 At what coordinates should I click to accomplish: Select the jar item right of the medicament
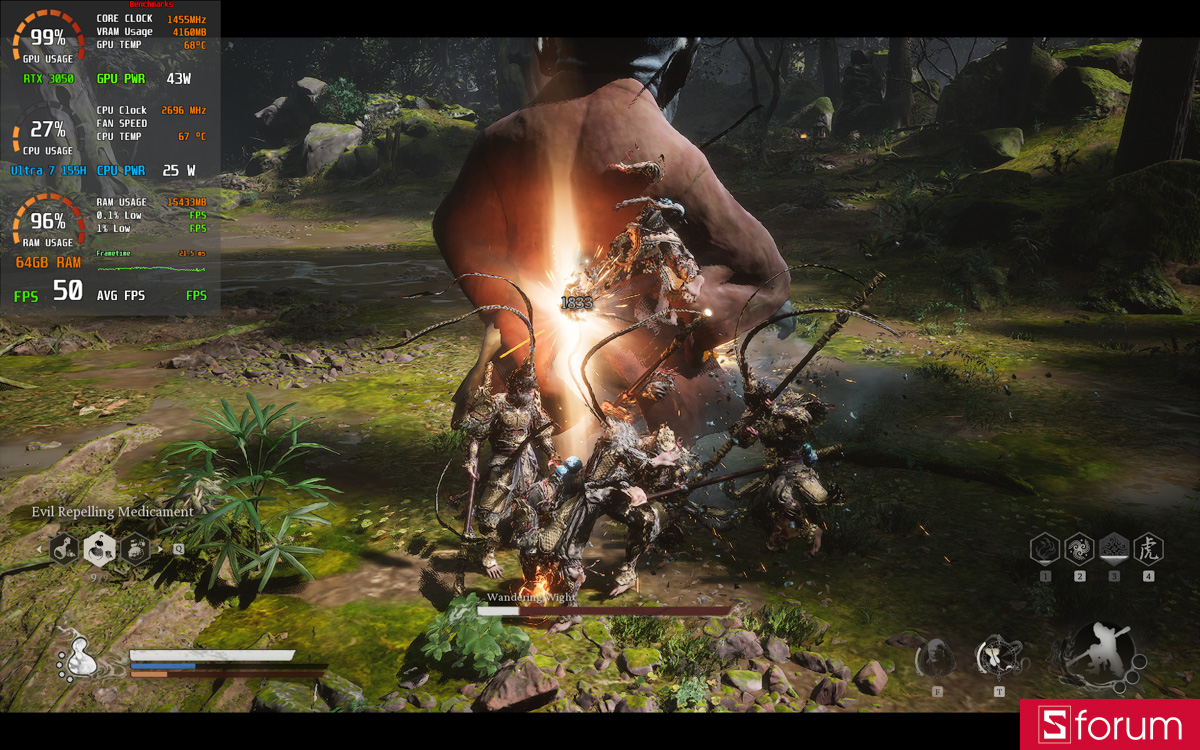tap(134, 548)
